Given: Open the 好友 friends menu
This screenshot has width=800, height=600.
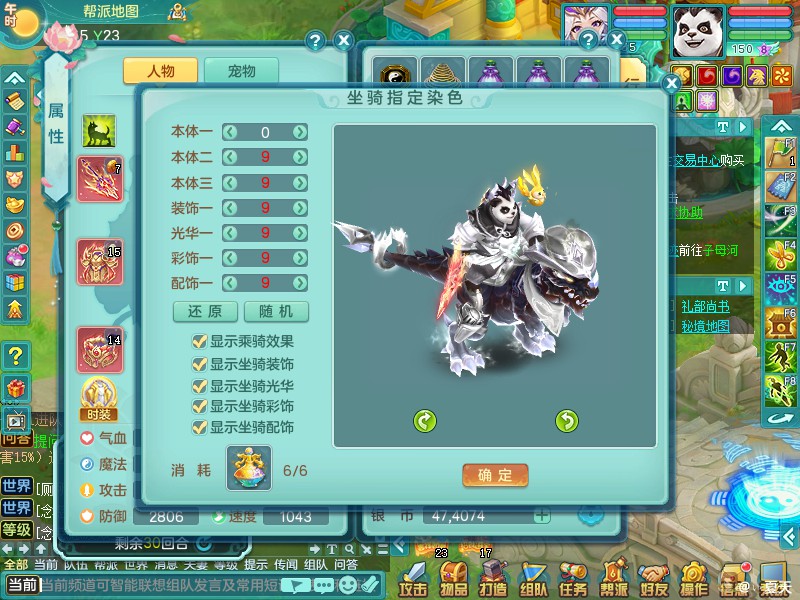Looking at the screenshot, I should [653, 577].
